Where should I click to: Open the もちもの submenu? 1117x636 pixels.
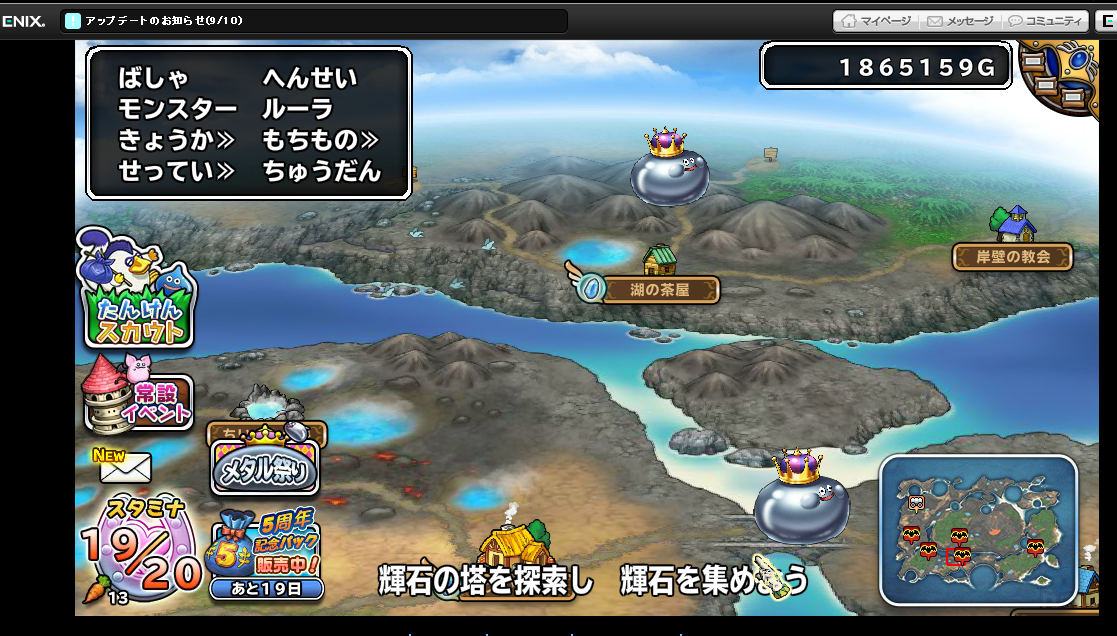click(320, 140)
